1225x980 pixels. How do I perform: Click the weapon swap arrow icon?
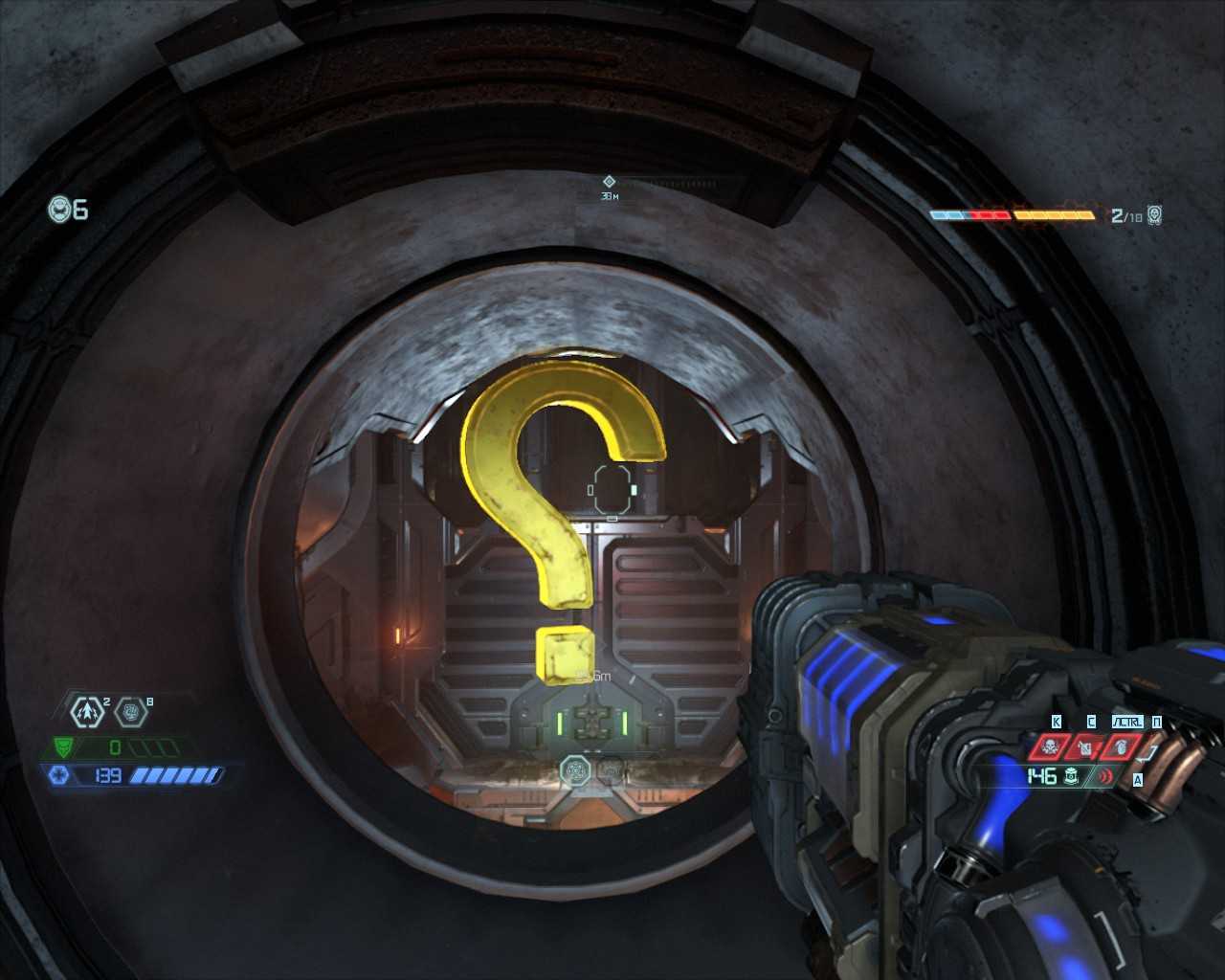1151,754
